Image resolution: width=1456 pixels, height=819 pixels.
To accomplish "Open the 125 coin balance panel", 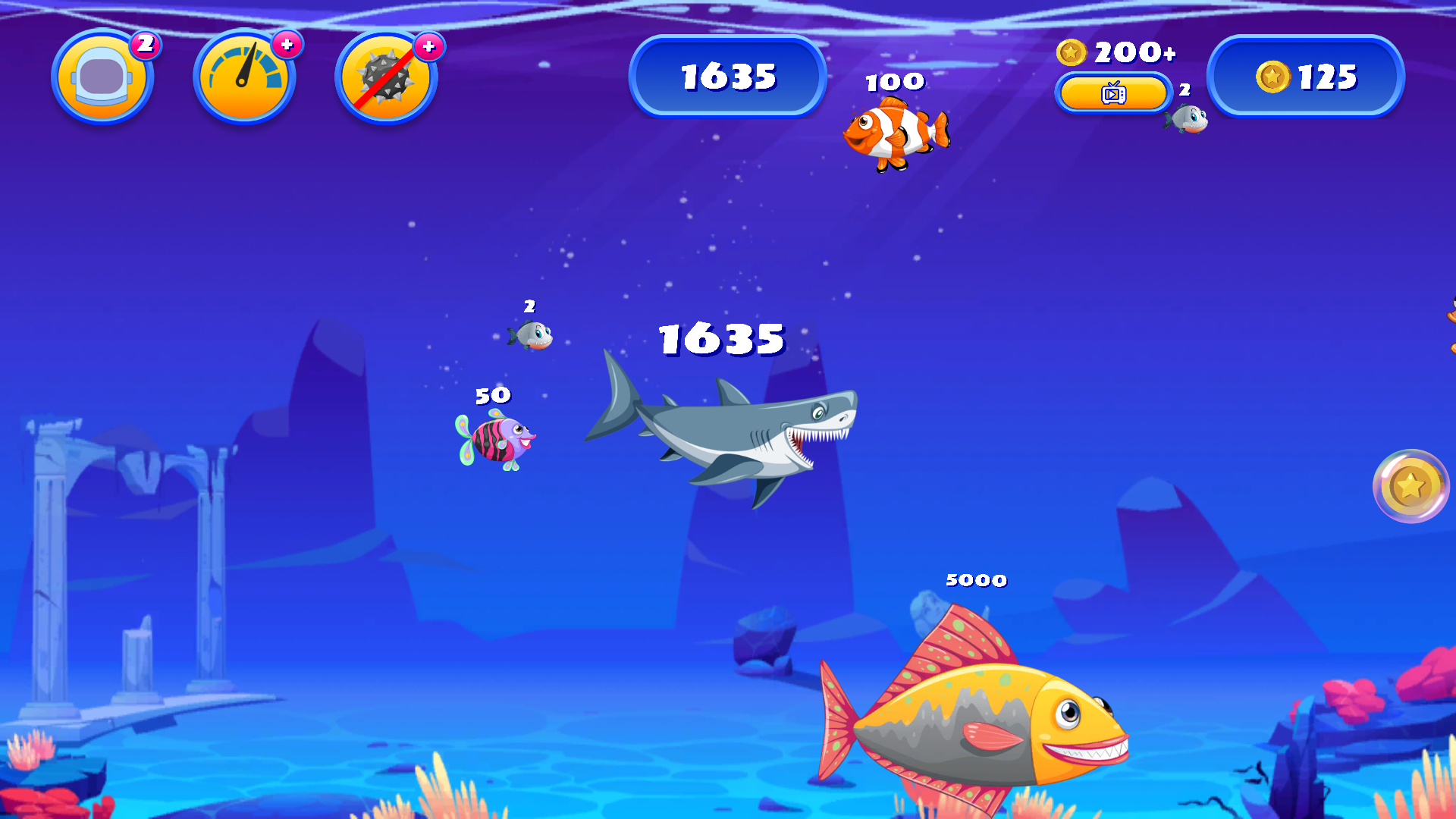I will tap(1306, 76).
